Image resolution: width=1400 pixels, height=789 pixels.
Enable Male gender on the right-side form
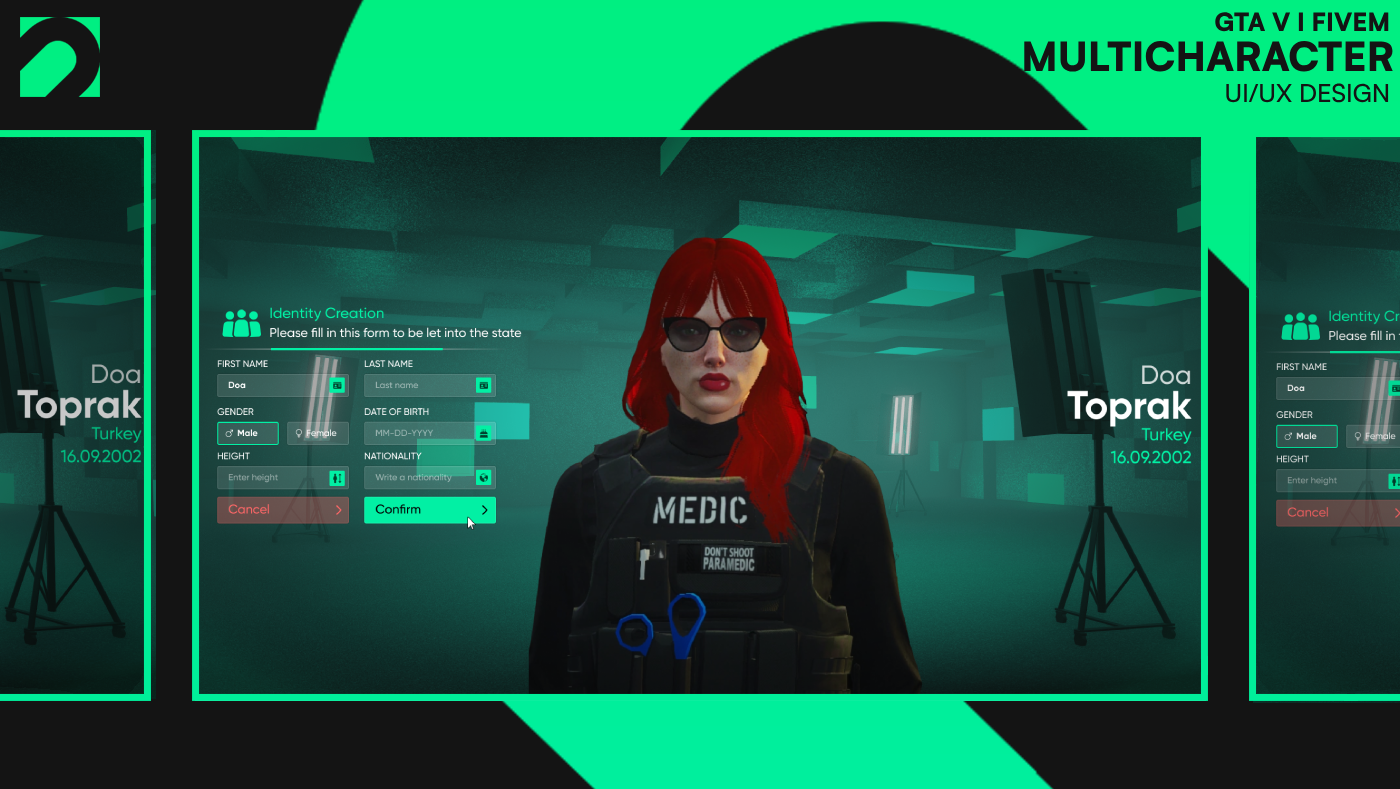pyautogui.click(x=1306, y=436)
